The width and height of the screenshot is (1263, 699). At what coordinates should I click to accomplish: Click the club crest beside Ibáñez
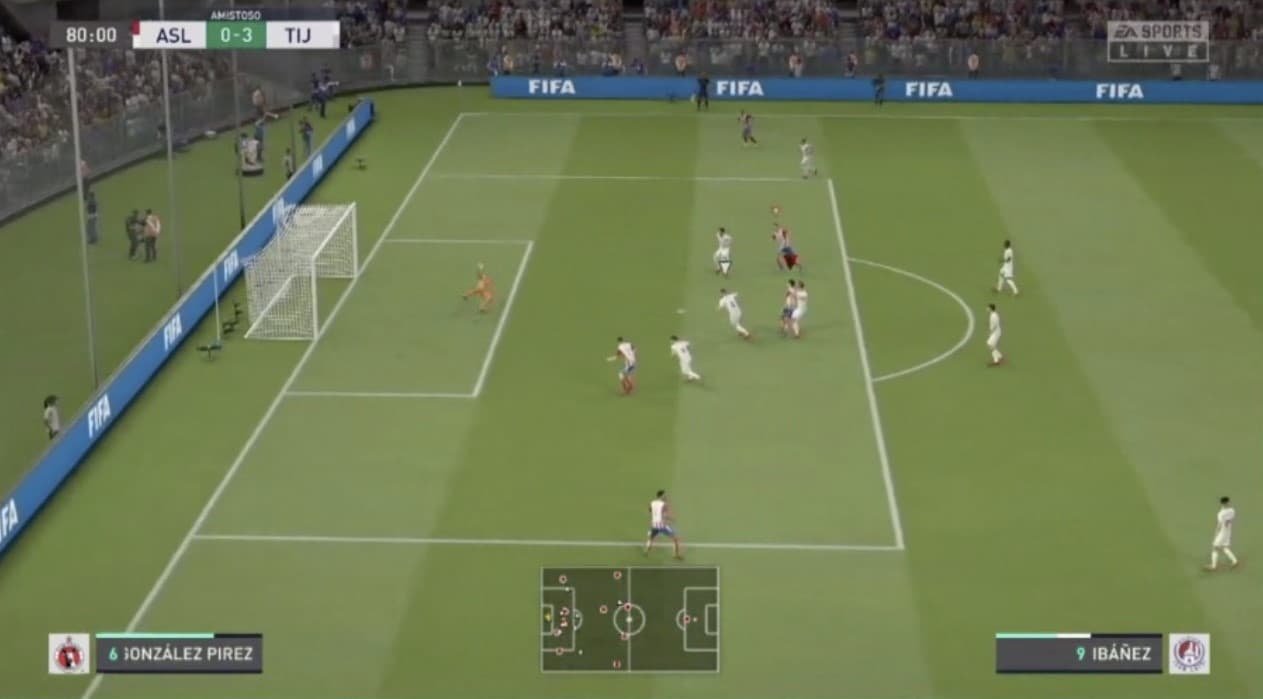pos(1189,654)
